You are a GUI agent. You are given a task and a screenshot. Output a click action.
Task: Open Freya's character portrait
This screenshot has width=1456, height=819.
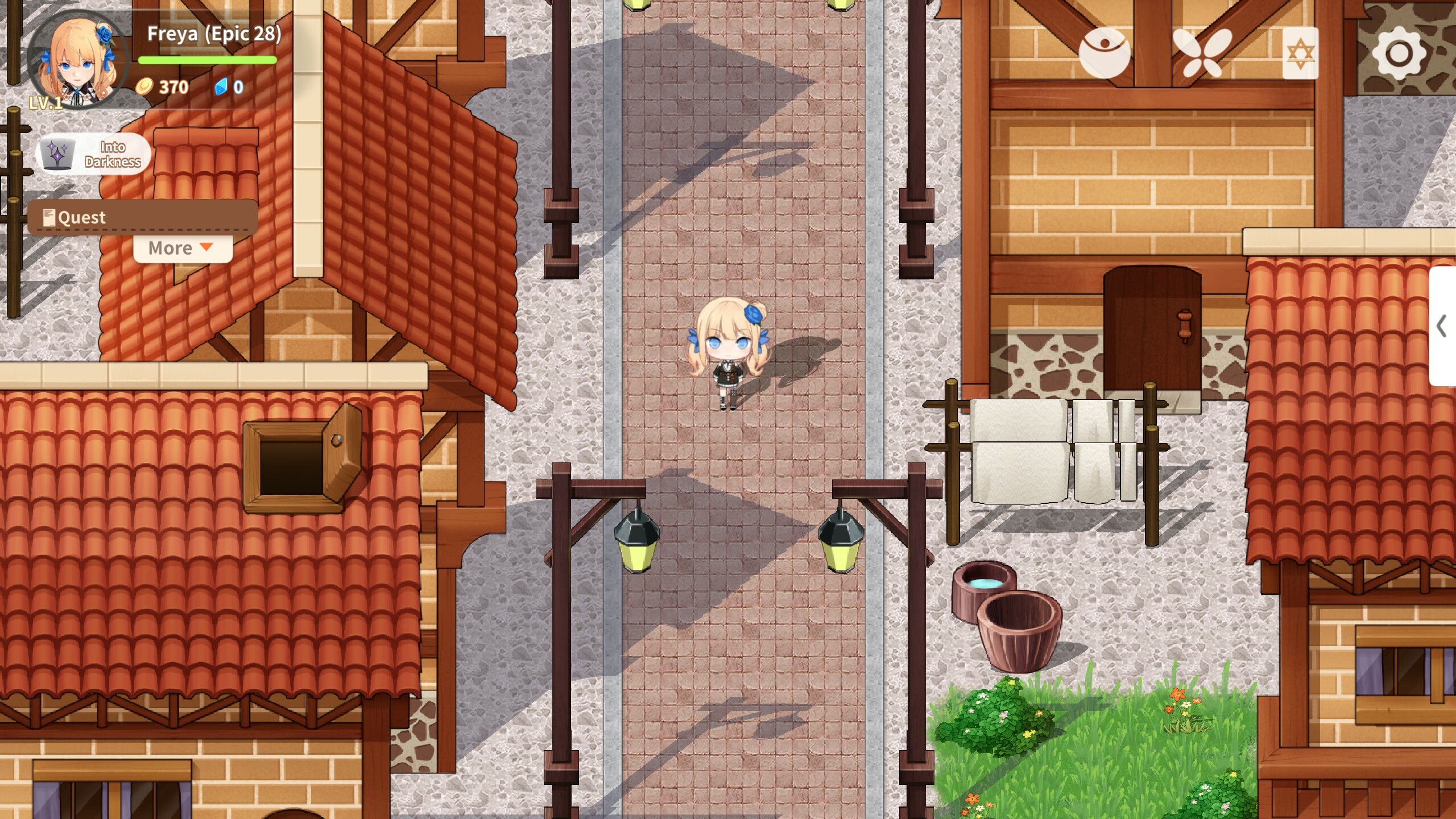(77, 60)
